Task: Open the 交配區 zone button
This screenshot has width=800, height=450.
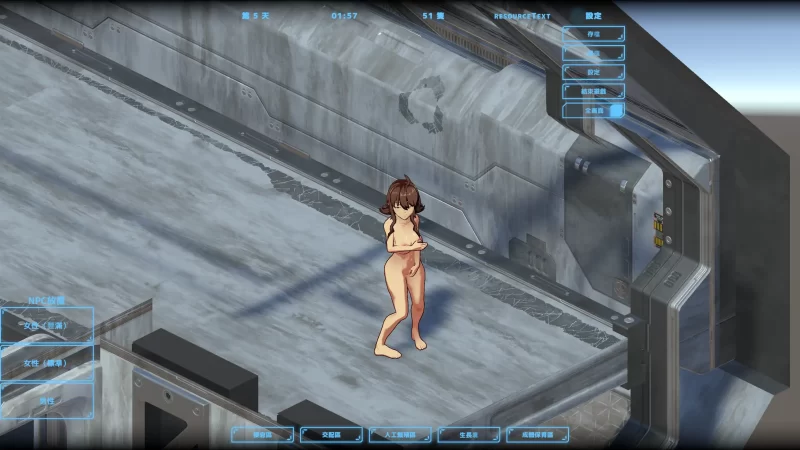Action: click(x=331, y=435)
